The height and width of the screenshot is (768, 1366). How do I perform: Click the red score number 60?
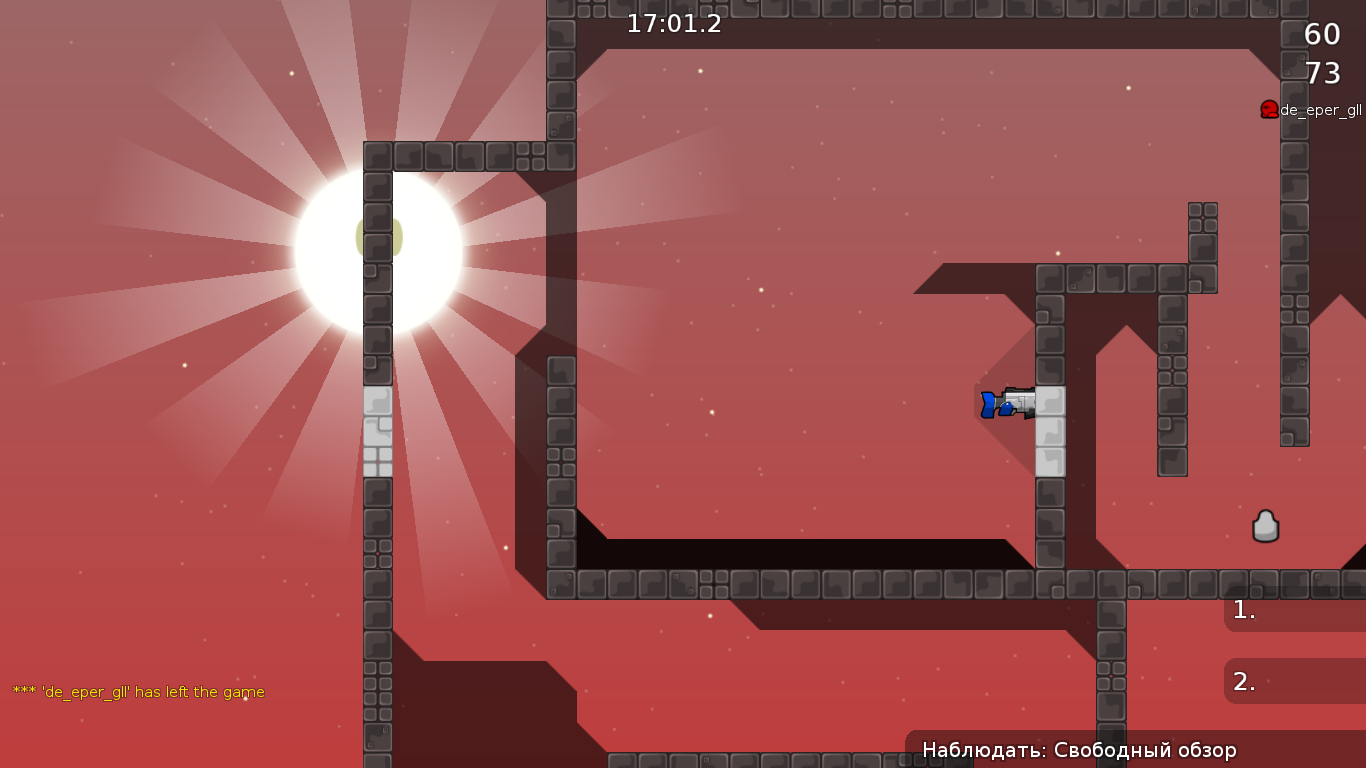pyautogui.click(x=1320, y=35)
